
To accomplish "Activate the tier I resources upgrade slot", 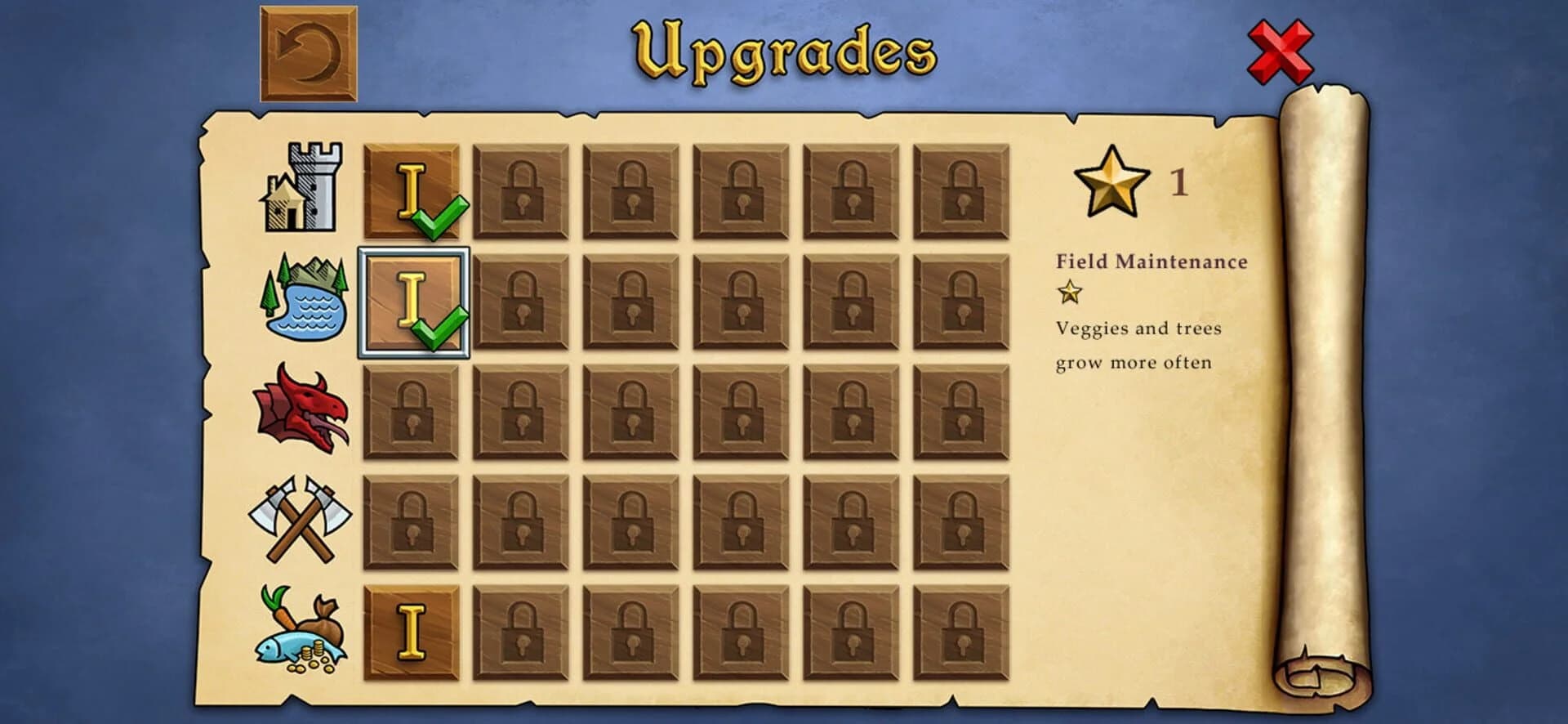I will click(412, 631).
